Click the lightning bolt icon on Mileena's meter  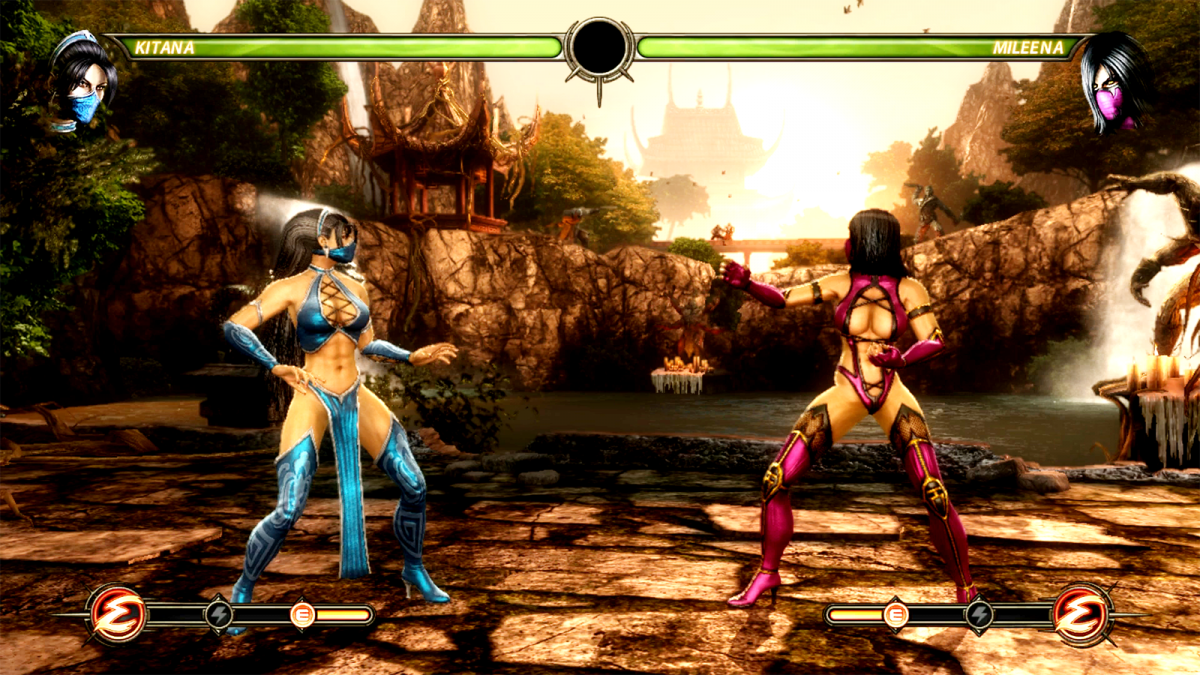[979, 615]
